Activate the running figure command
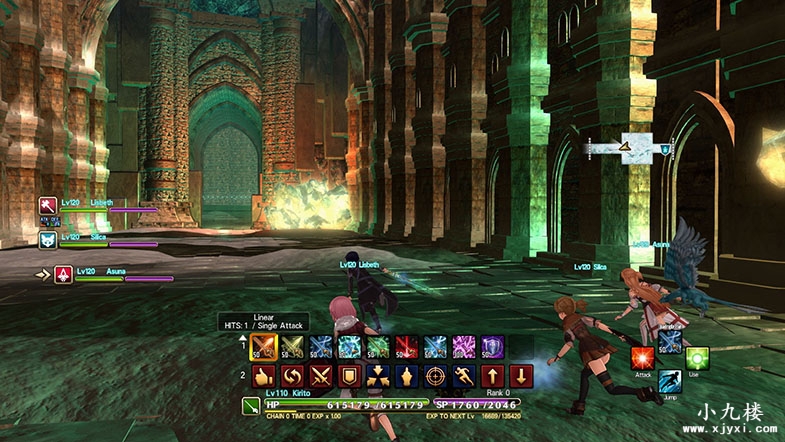Image resolution: width=785 pixels, height=442 pixels. pos(465,377)
